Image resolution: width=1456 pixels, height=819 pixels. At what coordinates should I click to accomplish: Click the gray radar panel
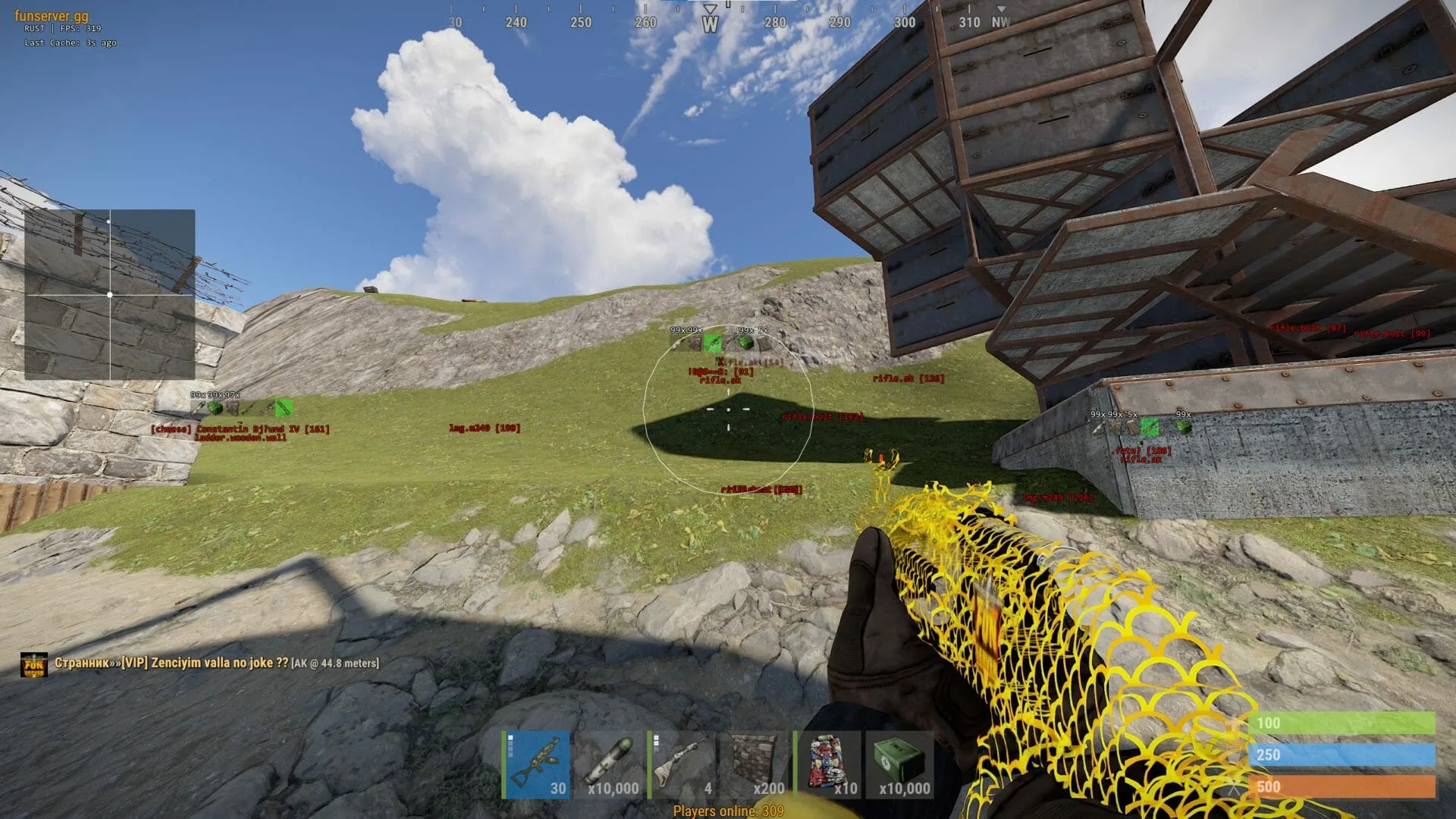(110, 294)
